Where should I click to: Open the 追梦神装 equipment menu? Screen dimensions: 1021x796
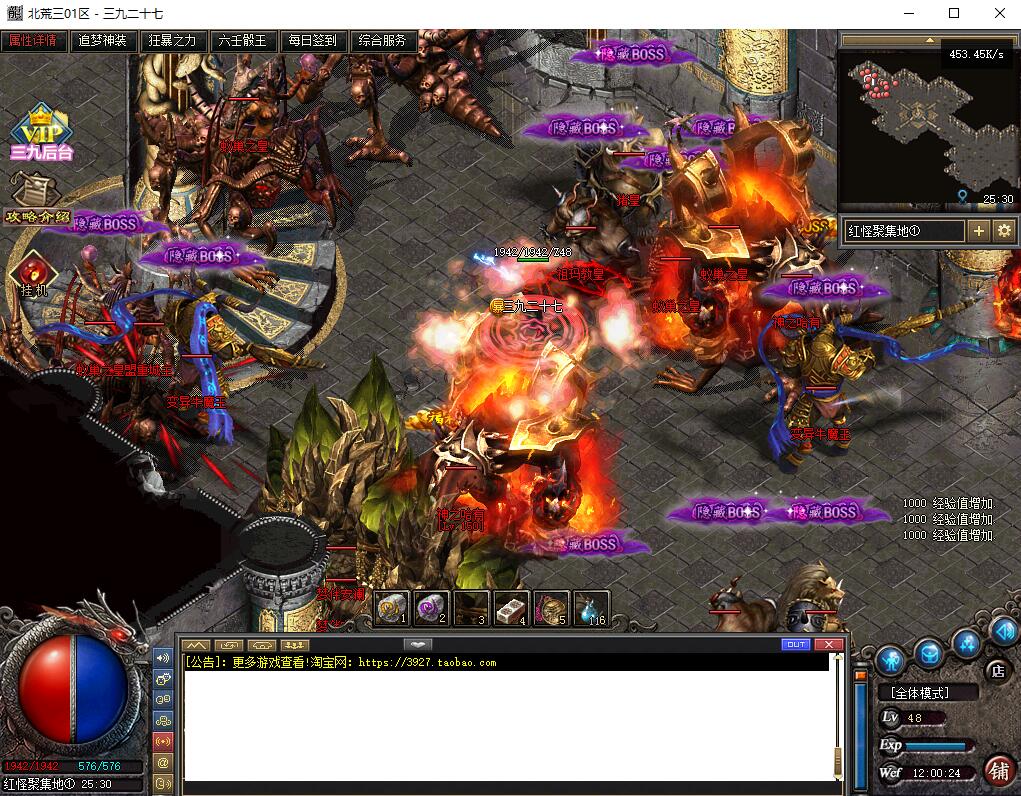click(x=103, y=41)
